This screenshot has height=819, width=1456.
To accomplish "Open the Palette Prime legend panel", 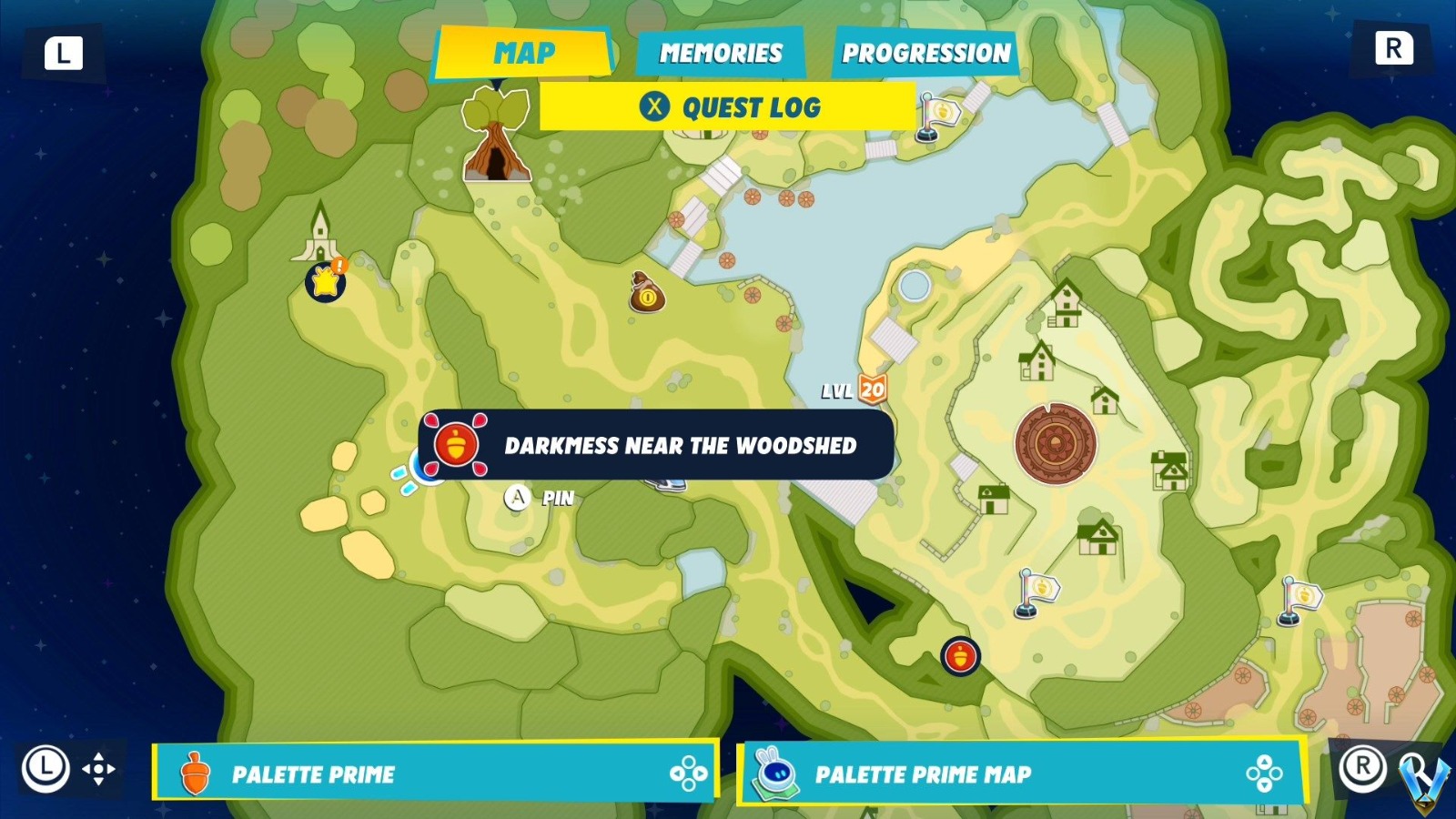I will (x=432, y=773).
